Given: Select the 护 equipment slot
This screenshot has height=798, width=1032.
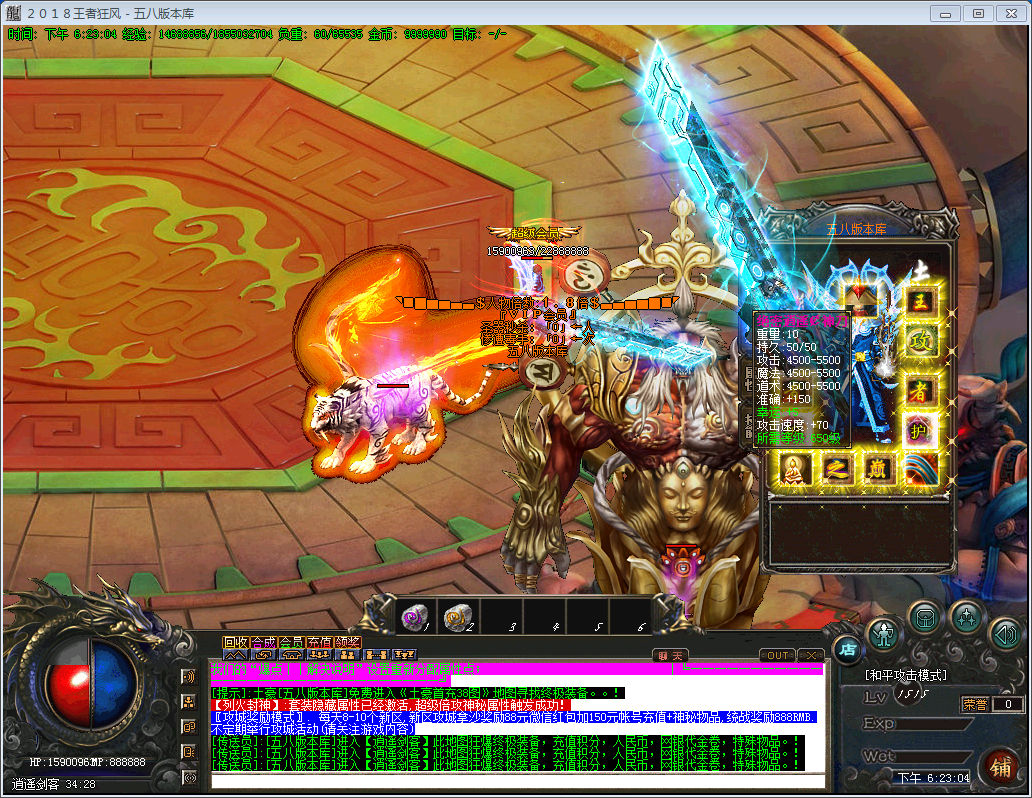Looking at the screenshot, I should pyautogui.click(x=921, y=430).
